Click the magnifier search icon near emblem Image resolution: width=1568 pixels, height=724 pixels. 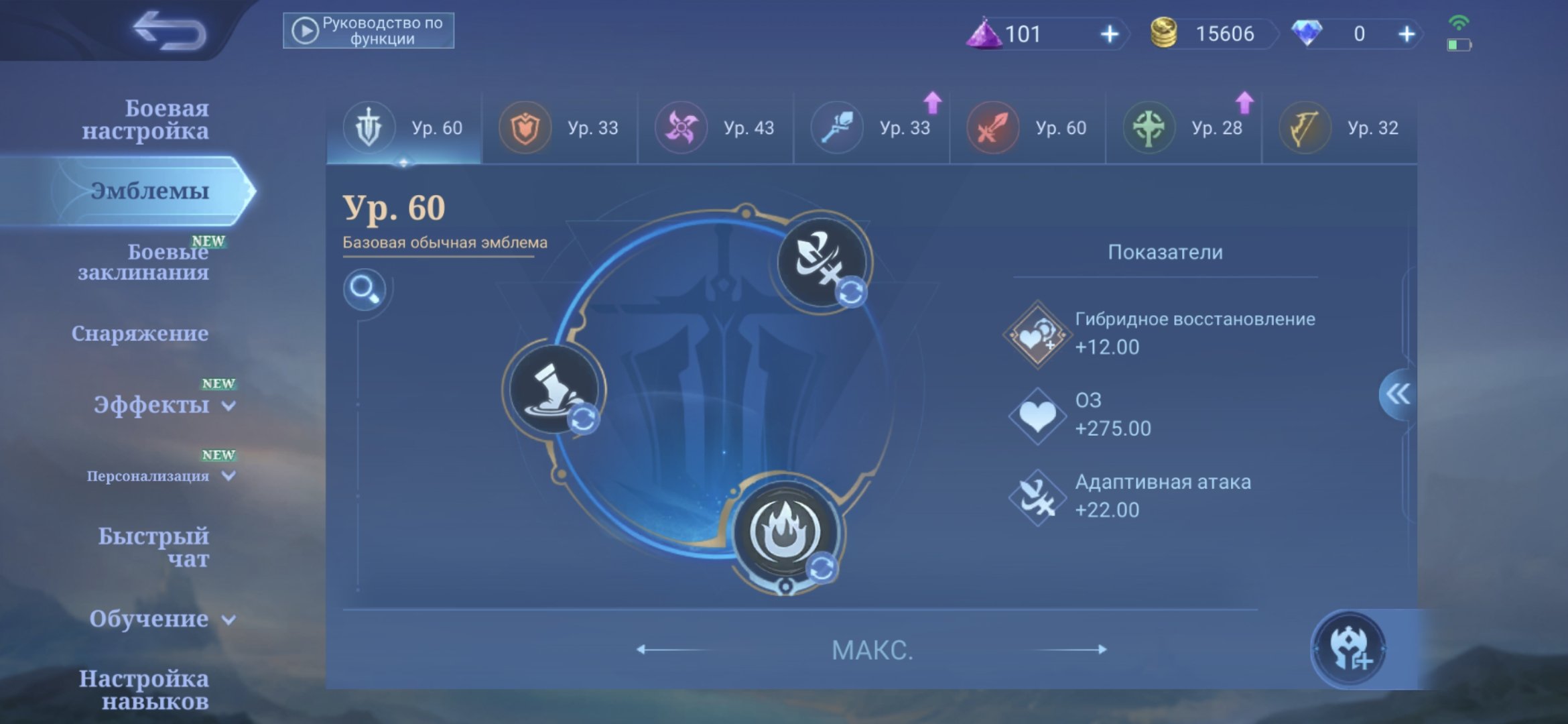pyautogui.click(x=366, y=290)
